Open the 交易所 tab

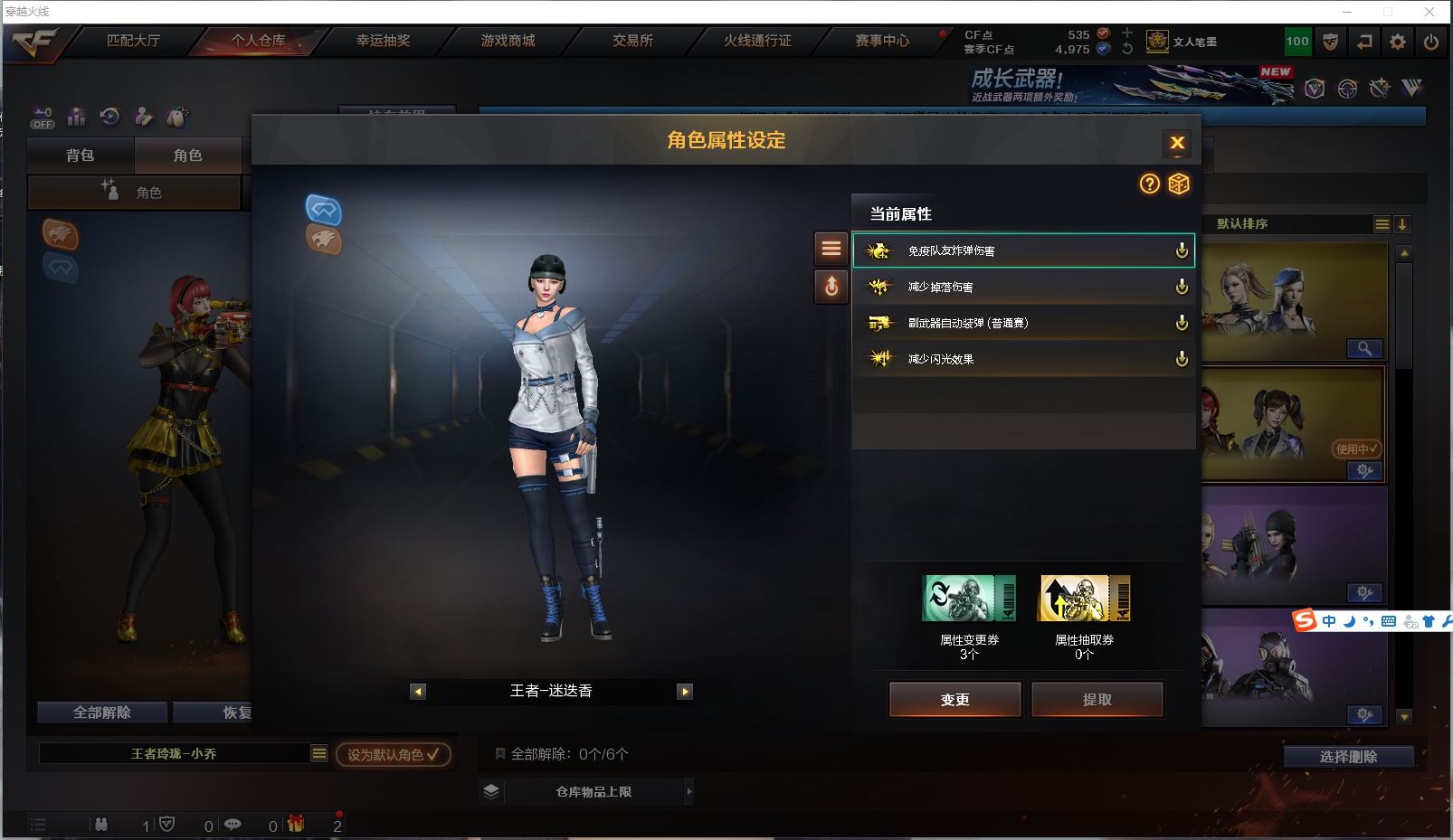632,41
